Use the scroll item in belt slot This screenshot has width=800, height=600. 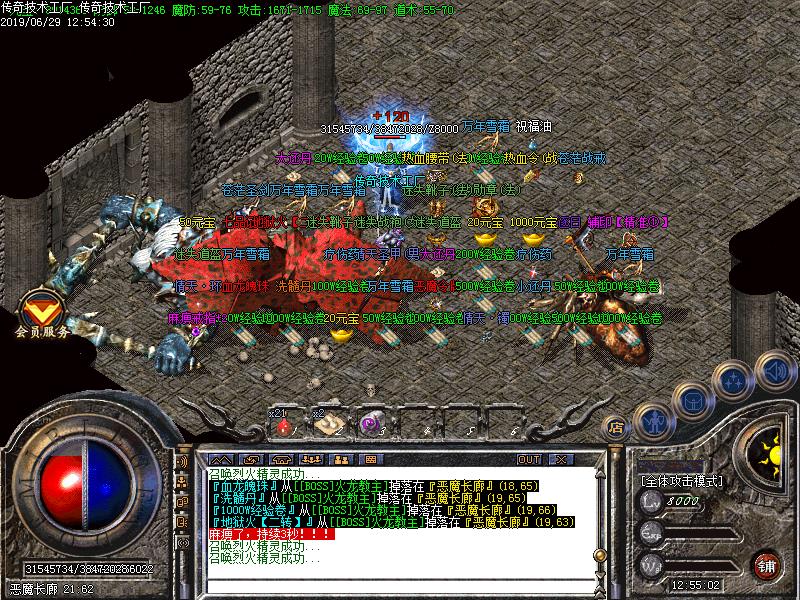(x=325, y=425)
